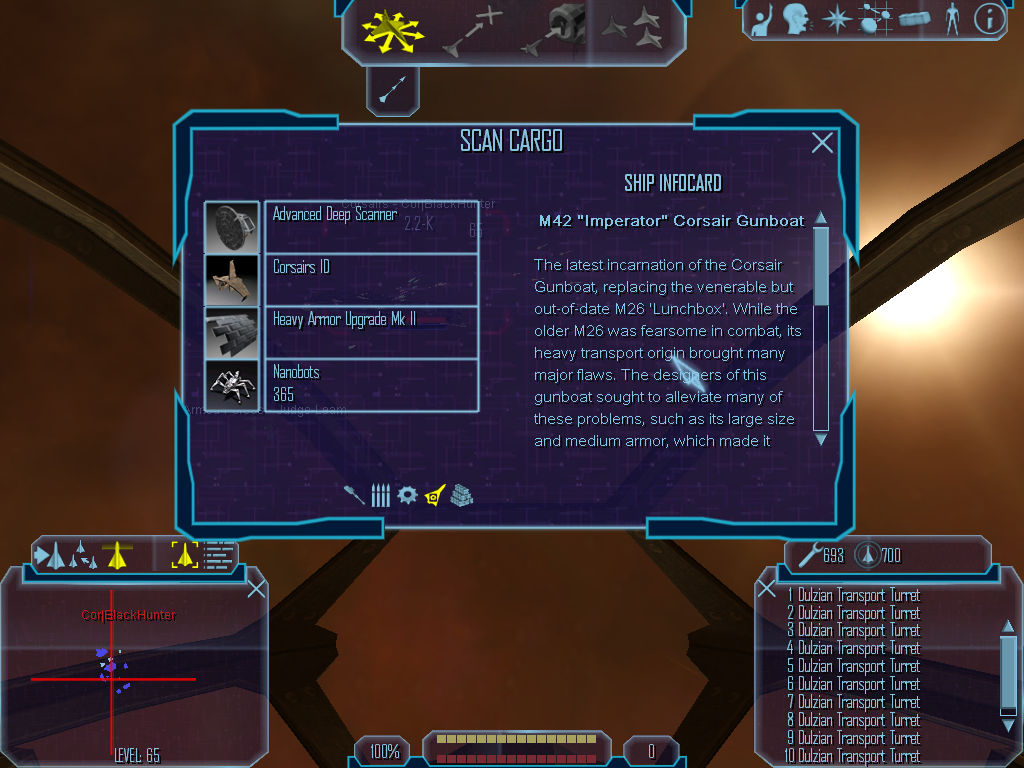Select weapon 1 Dulzian Transport Turret

[x=853, y=596]
